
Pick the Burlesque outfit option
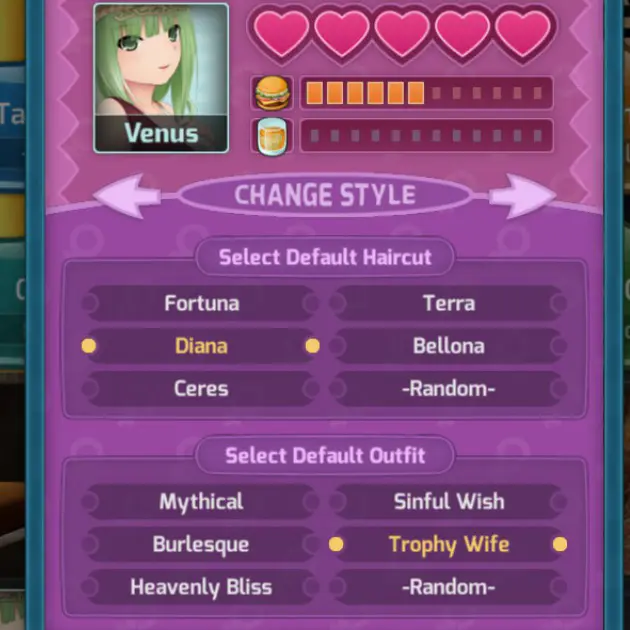coord(201,545)
